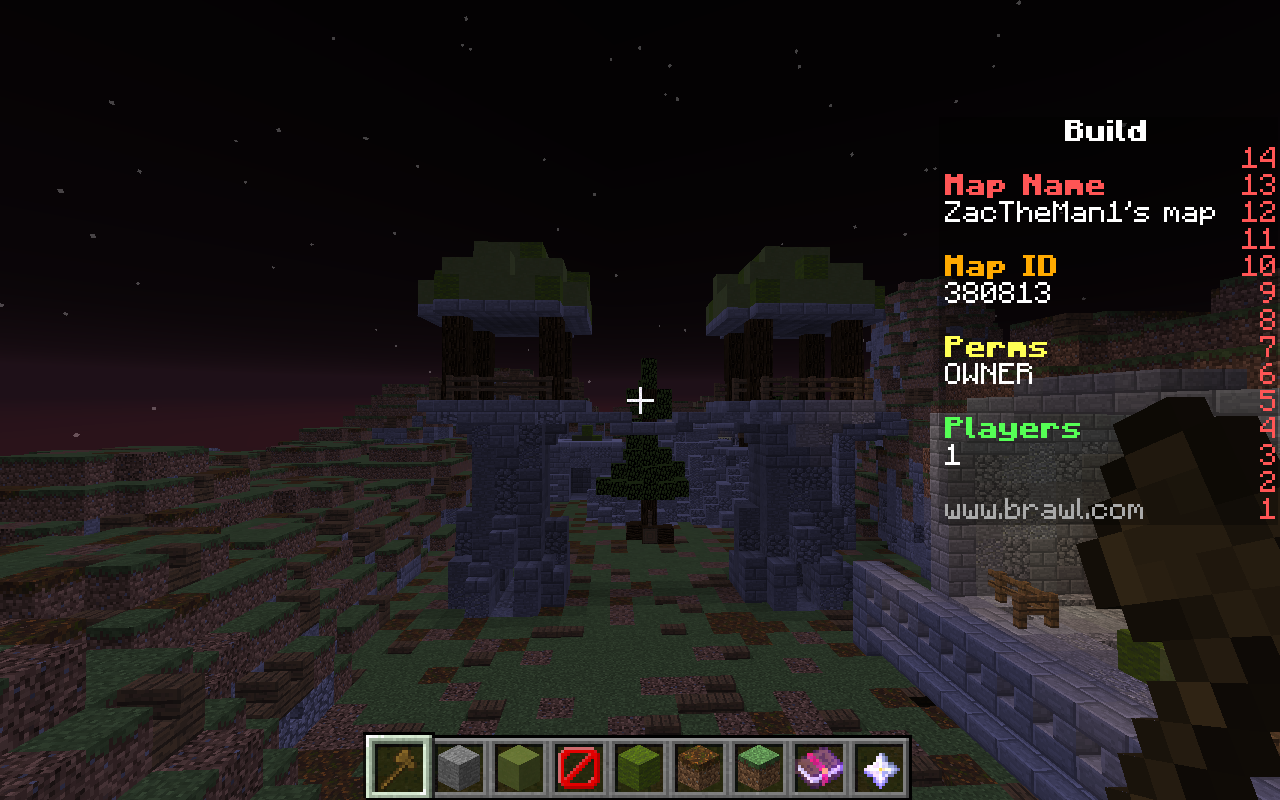Pick the grass block hotbar slot

point(759,768)
